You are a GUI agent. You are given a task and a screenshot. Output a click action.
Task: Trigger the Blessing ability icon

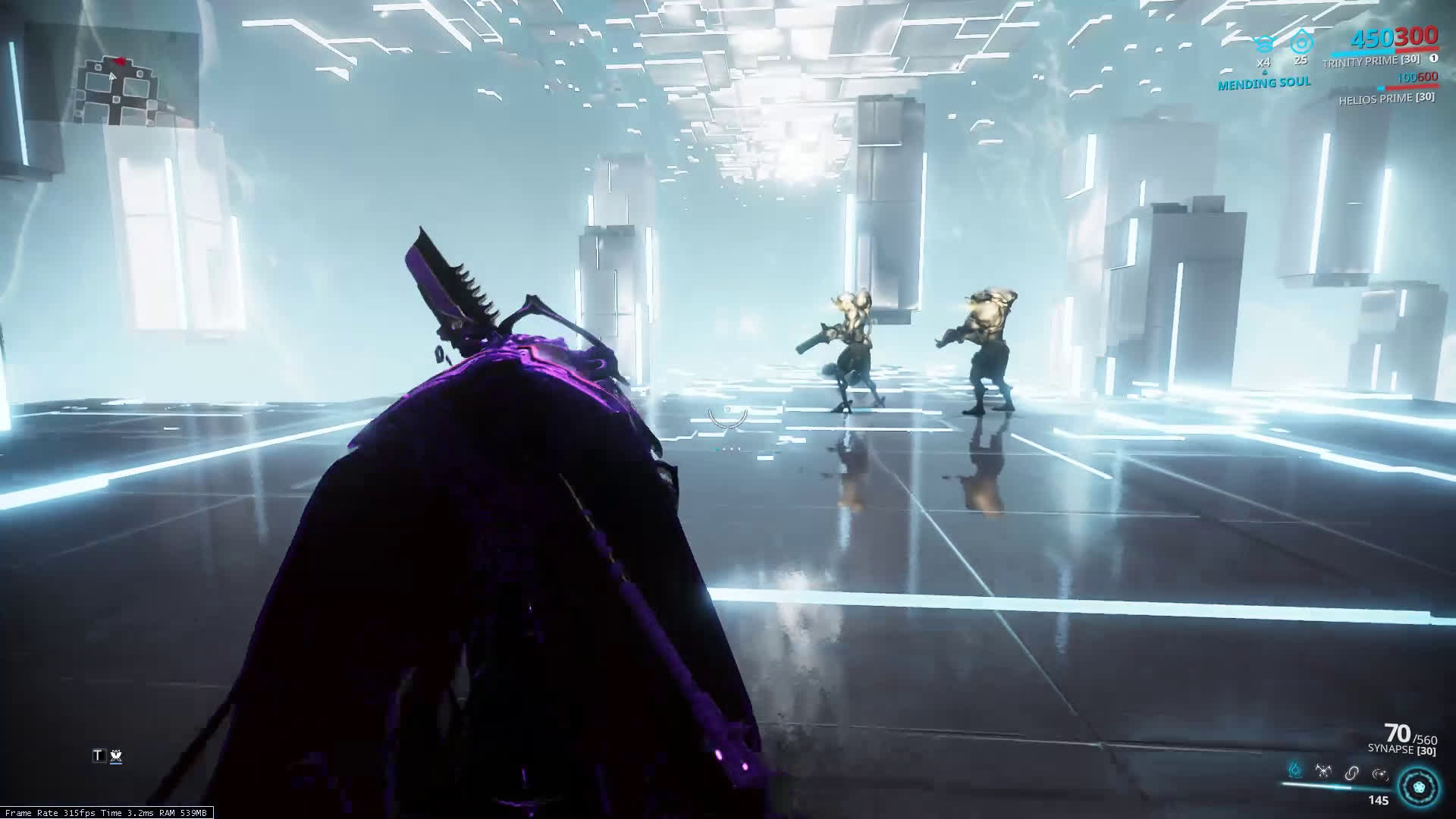(1379, 773)
